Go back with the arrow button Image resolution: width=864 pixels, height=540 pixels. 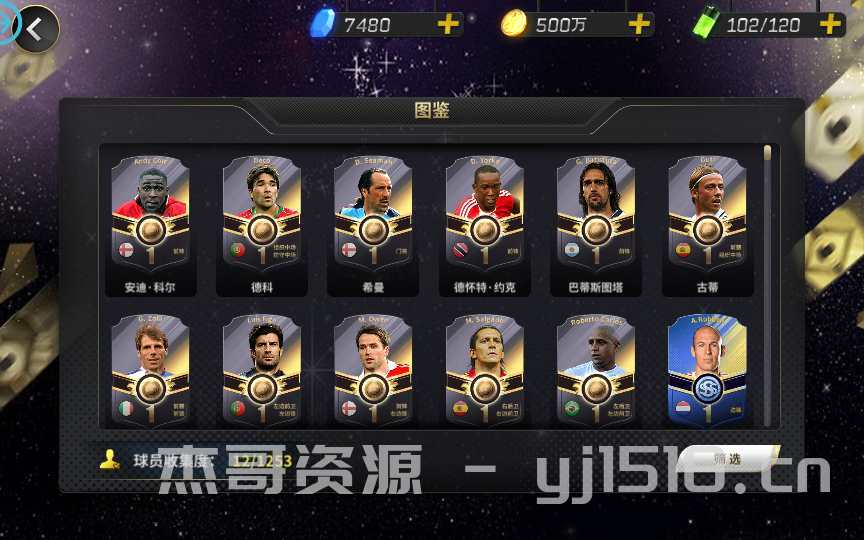(36, 29)
